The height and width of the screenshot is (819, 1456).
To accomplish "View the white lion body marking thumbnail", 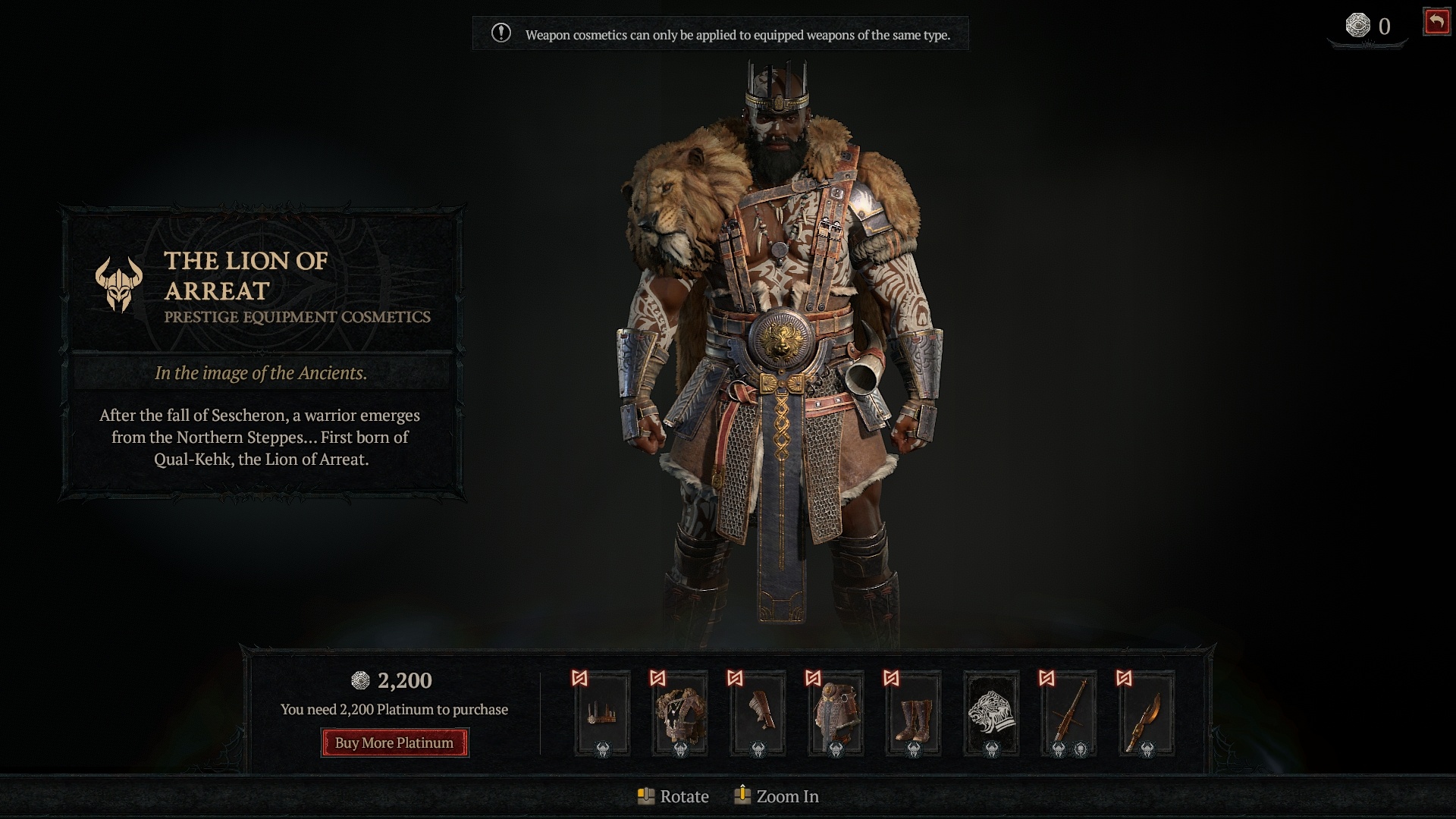I will [991, 713].
